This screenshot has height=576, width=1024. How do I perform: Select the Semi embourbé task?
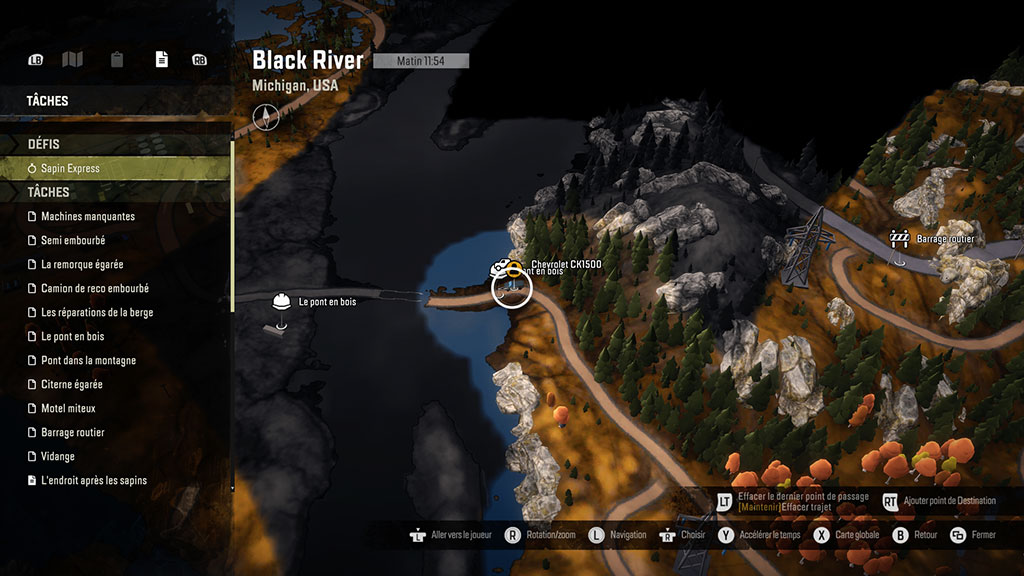tap(73, 241)
